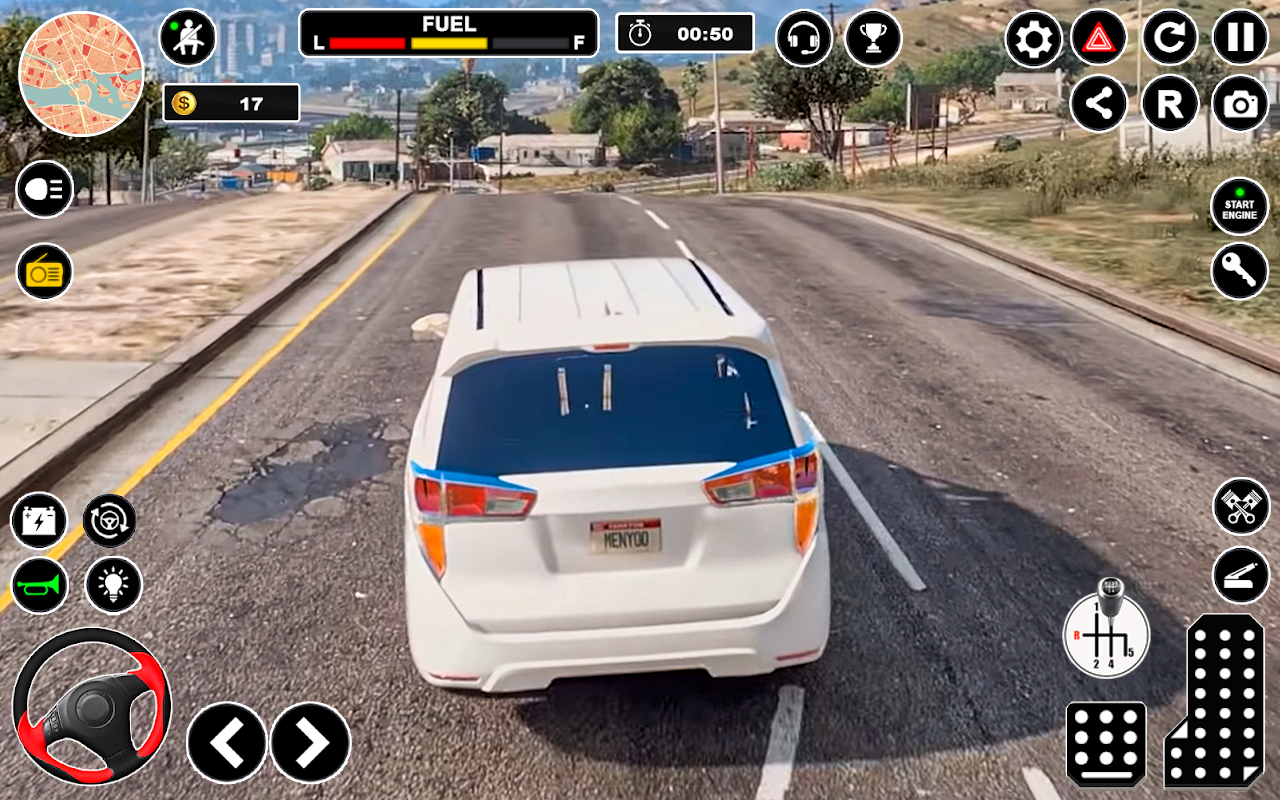Pause the game
Screen dimensions: 1280x800
(1241, 38)
